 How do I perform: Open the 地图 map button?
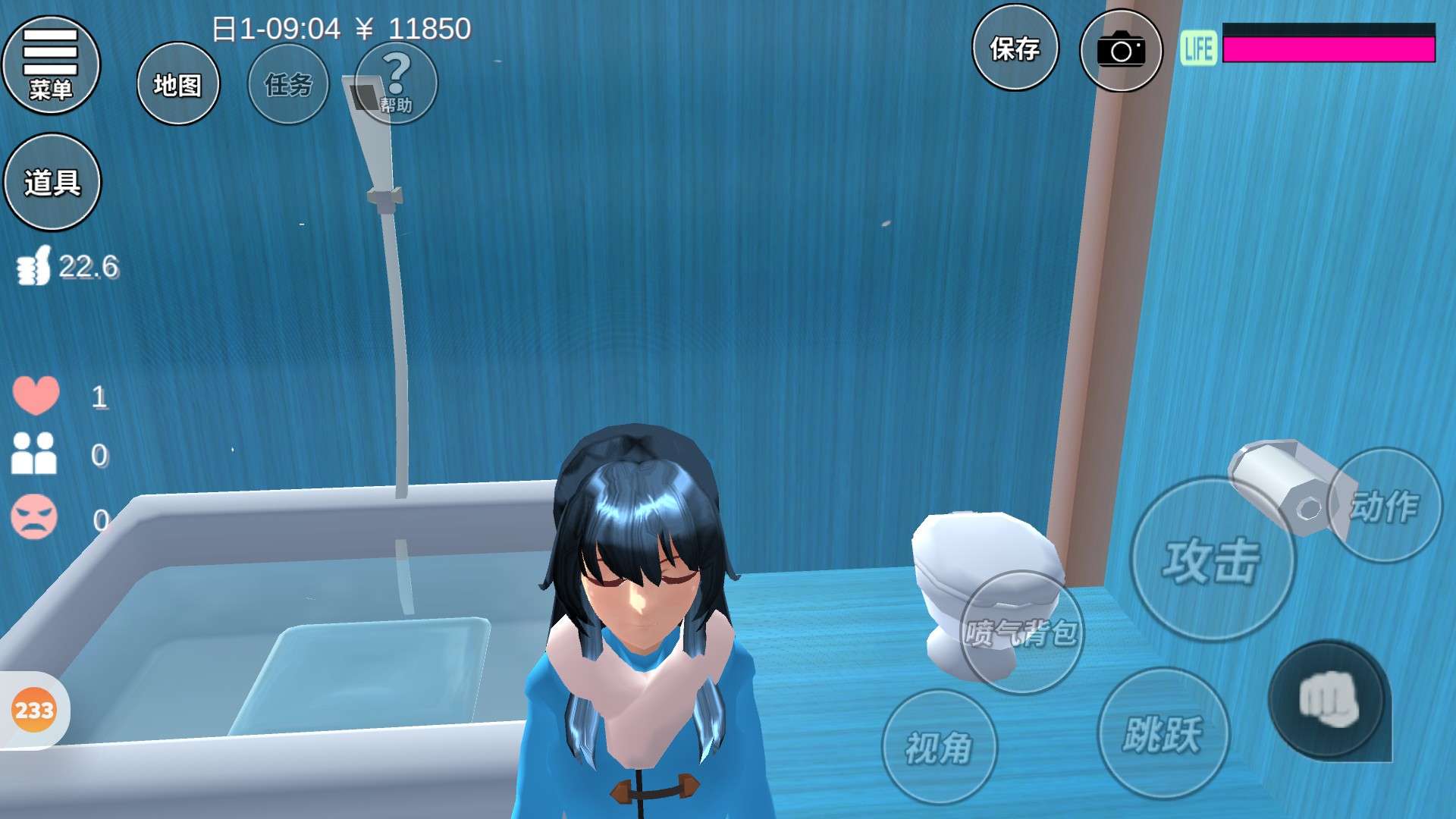(x=178, y=84)
